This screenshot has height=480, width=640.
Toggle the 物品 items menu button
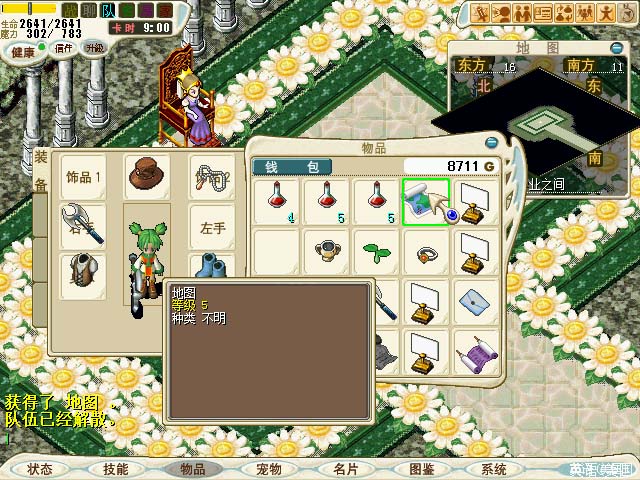192,469
